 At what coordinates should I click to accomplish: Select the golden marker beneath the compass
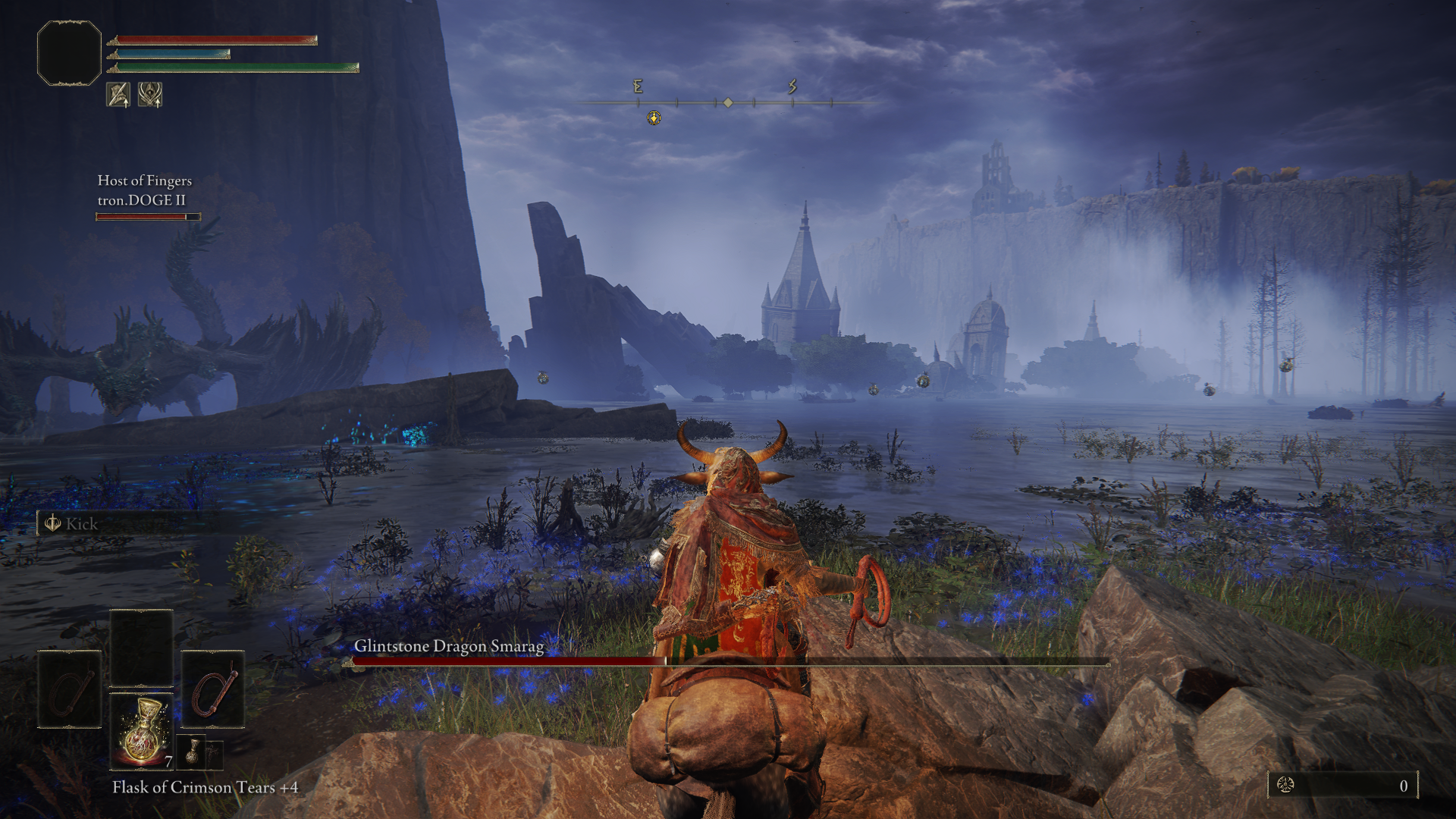coord(654,118)
